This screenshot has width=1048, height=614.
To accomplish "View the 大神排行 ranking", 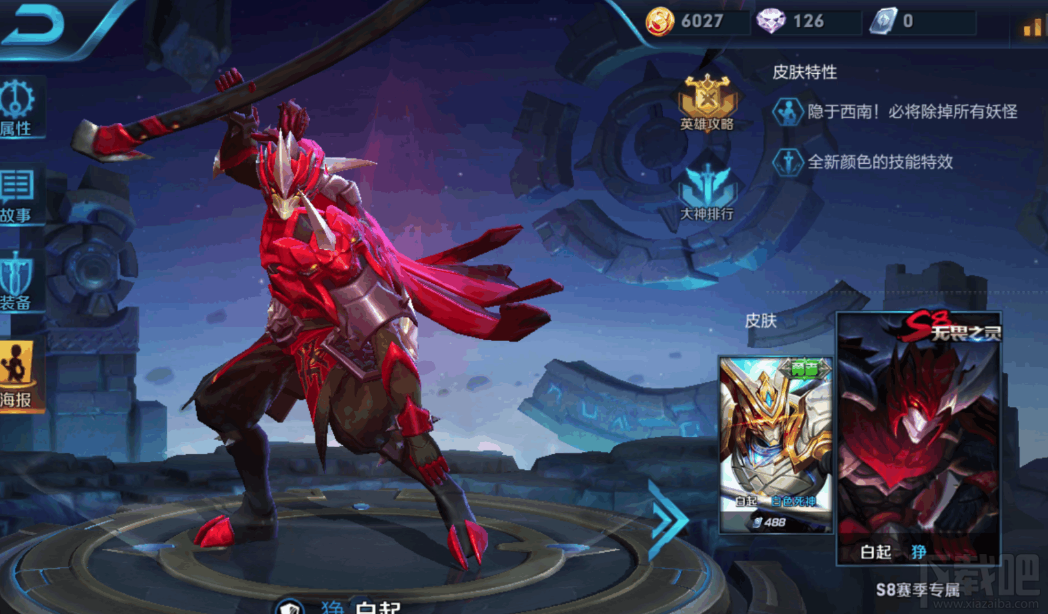I will (708, 192).
